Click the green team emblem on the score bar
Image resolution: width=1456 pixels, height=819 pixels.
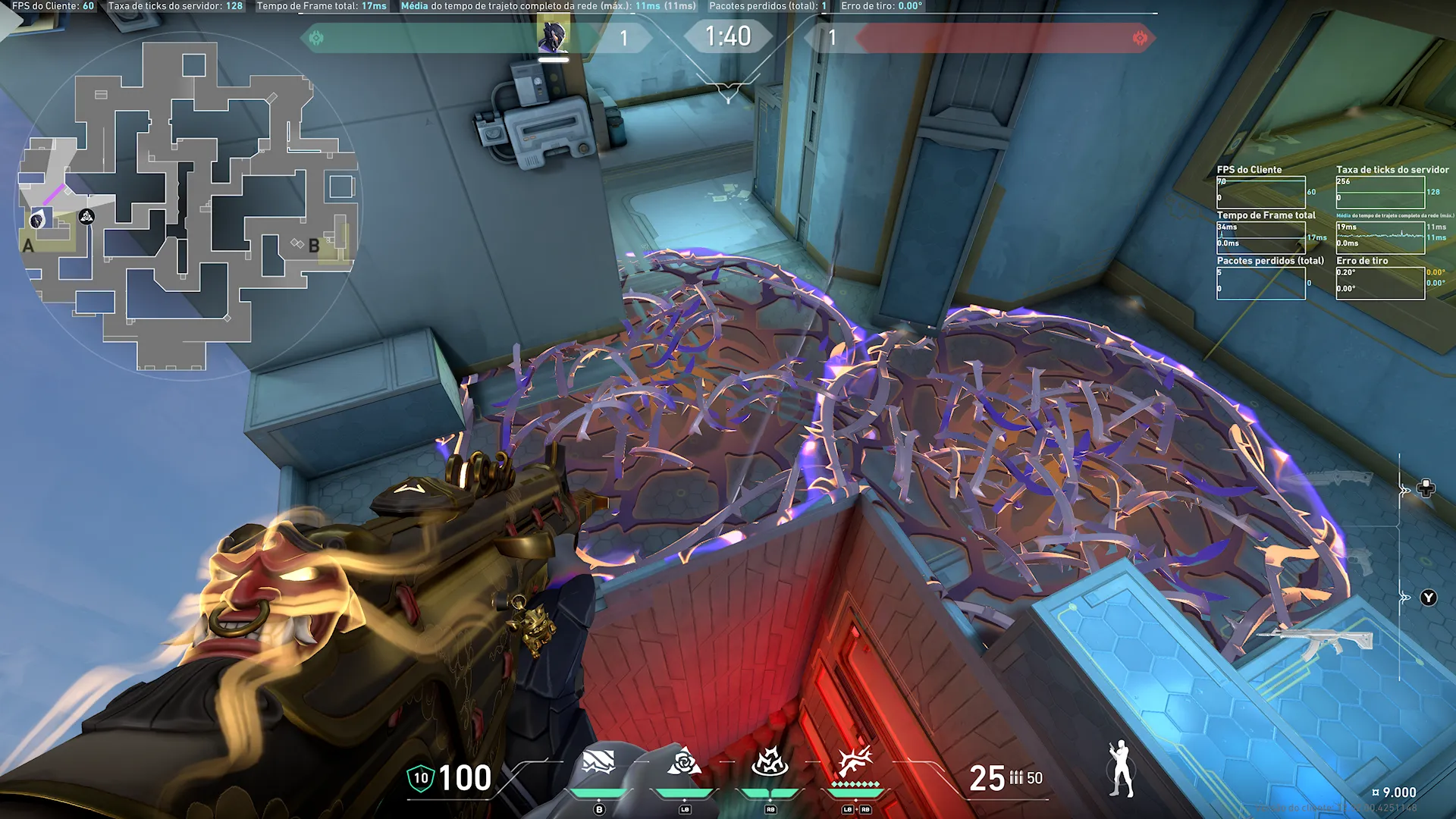(316, 38)
